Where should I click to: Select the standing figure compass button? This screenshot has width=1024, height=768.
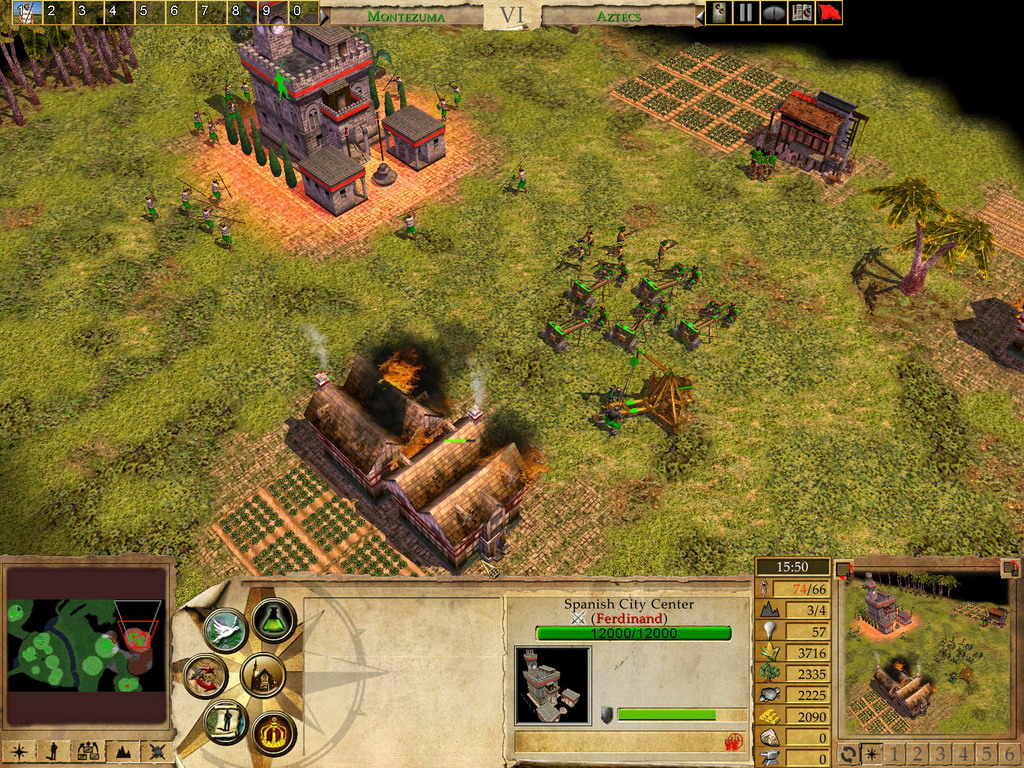[224, 721]
